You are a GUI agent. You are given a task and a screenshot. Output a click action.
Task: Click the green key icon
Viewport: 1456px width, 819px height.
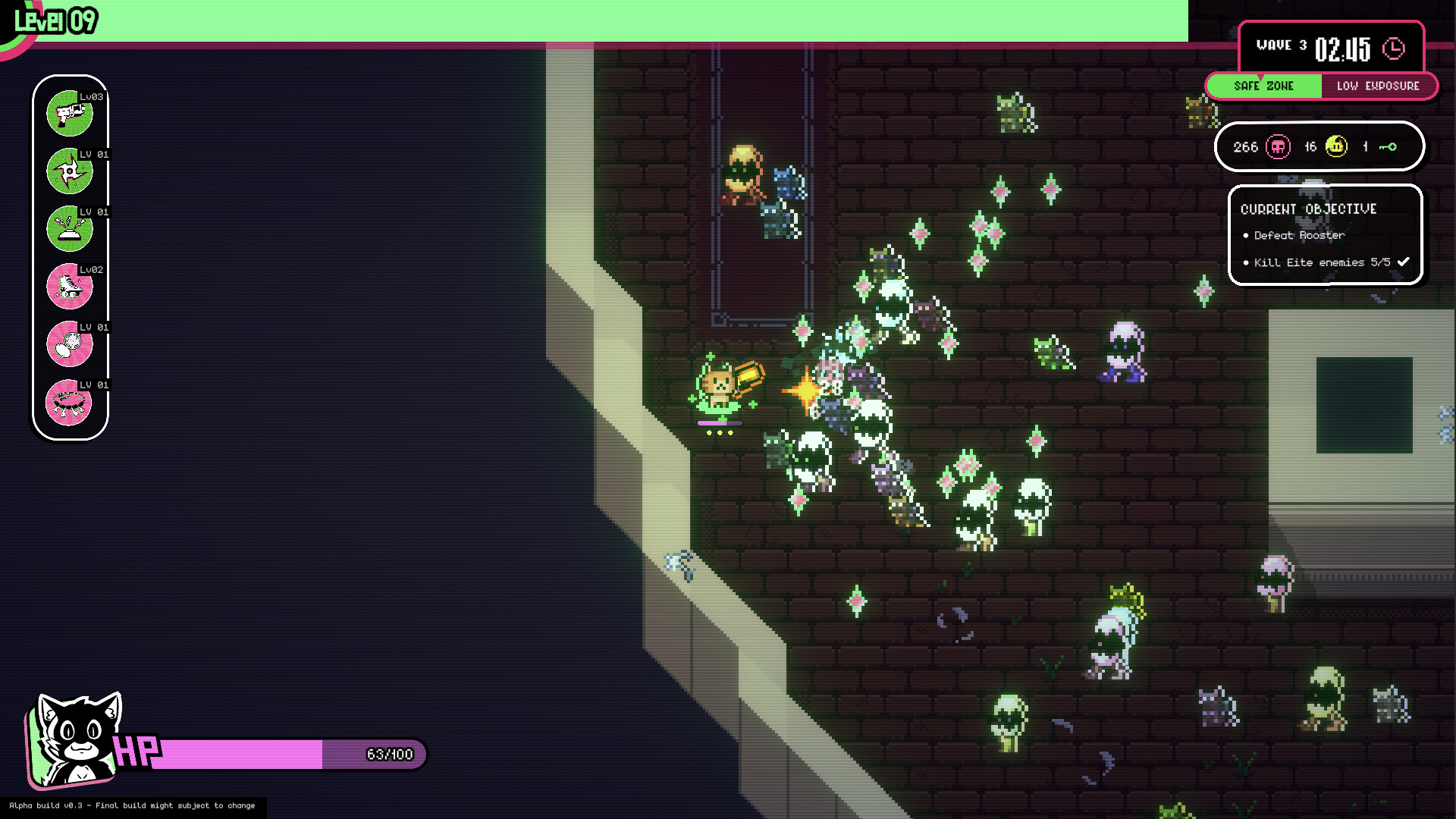1388,147
